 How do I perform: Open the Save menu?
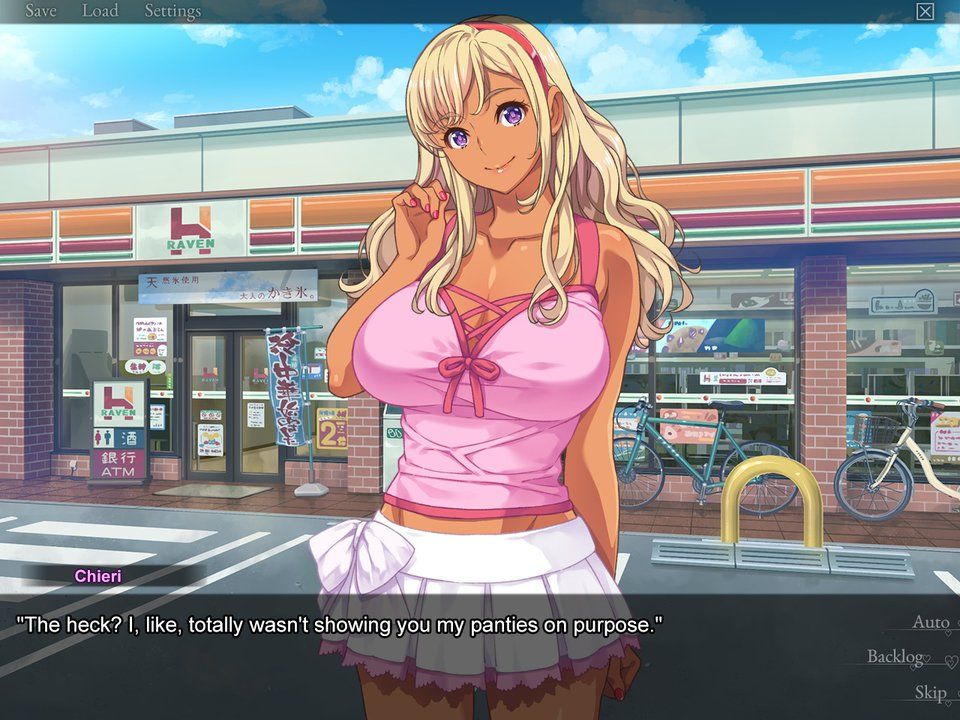tap(40, 11)
